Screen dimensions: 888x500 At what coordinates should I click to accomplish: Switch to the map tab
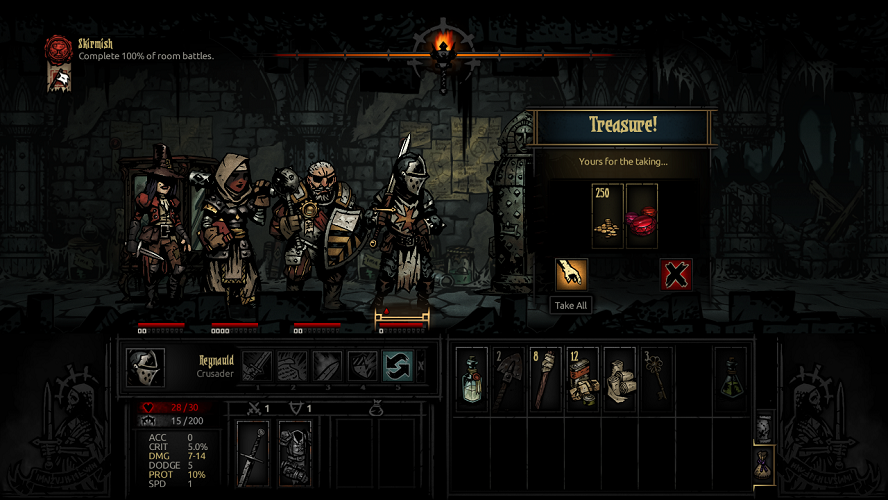(x=763, y=426)
